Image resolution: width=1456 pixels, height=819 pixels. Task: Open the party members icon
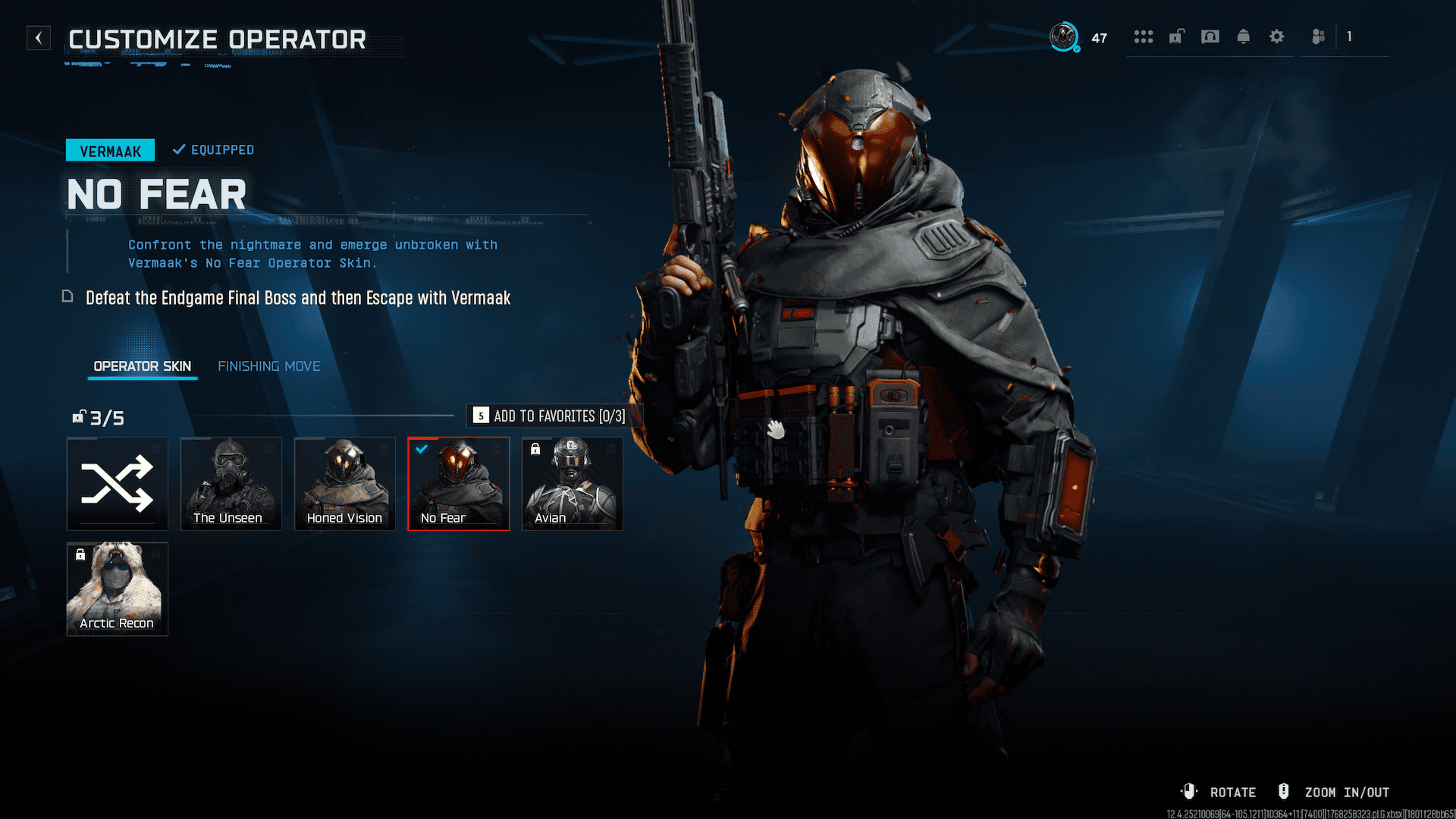point(1319,36)
